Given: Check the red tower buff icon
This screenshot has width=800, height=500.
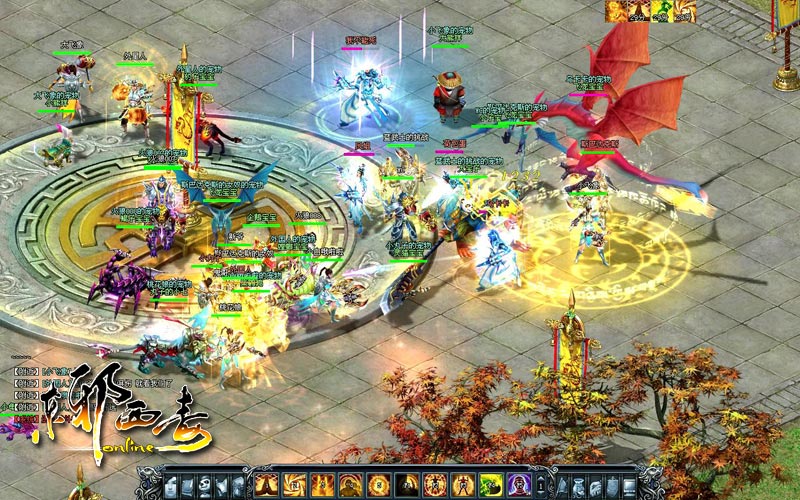Looking at the screenshot, I should click(x=638, y=11).
